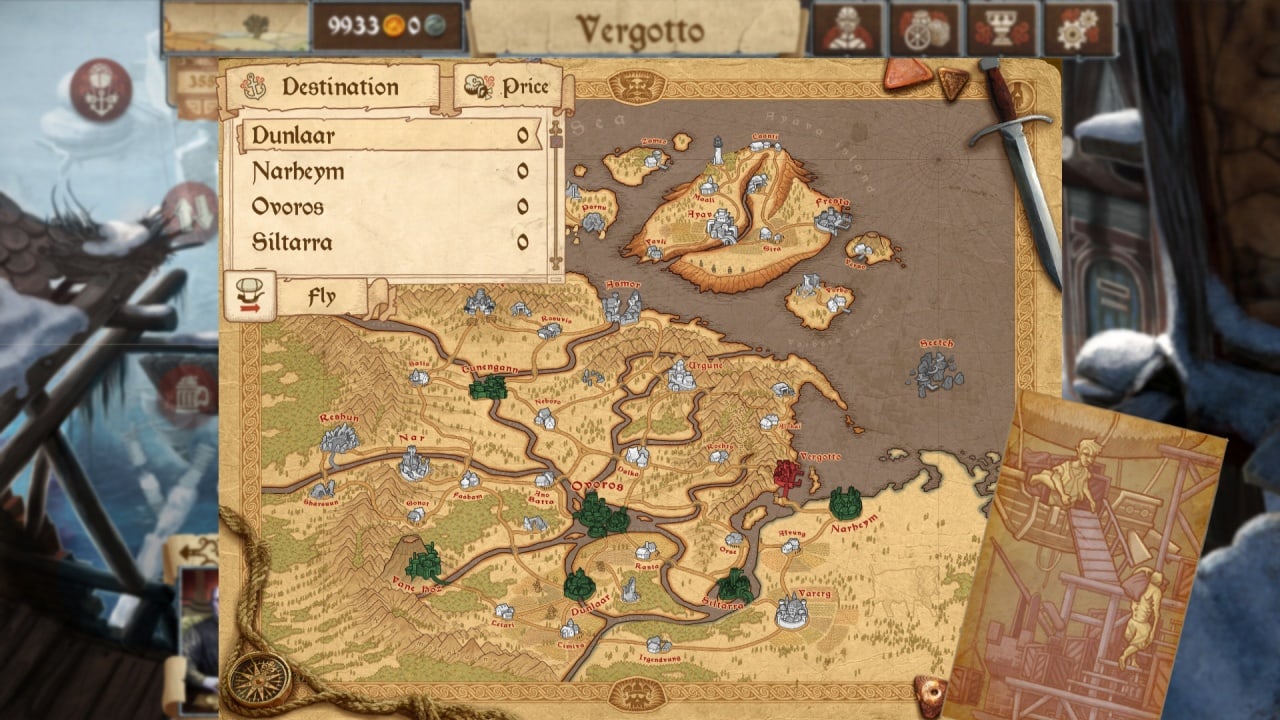Click the green Dunlaar town on the map

click(579, 585)
